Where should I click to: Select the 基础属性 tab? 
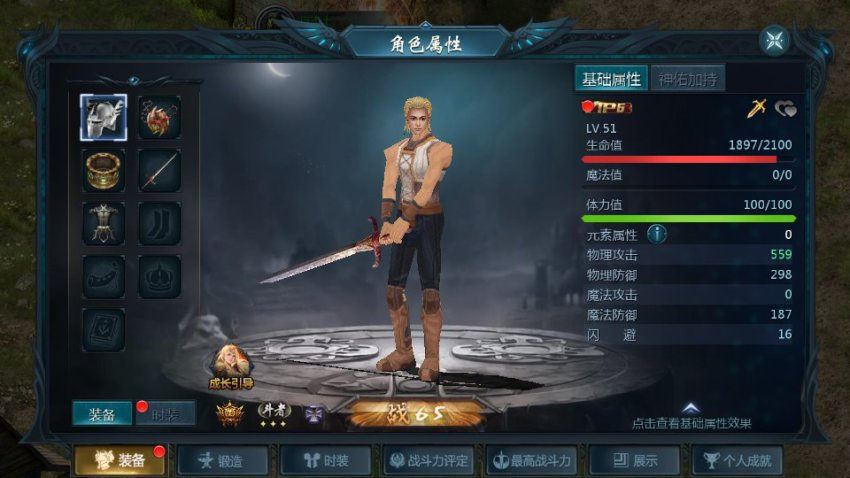point(611,79)
